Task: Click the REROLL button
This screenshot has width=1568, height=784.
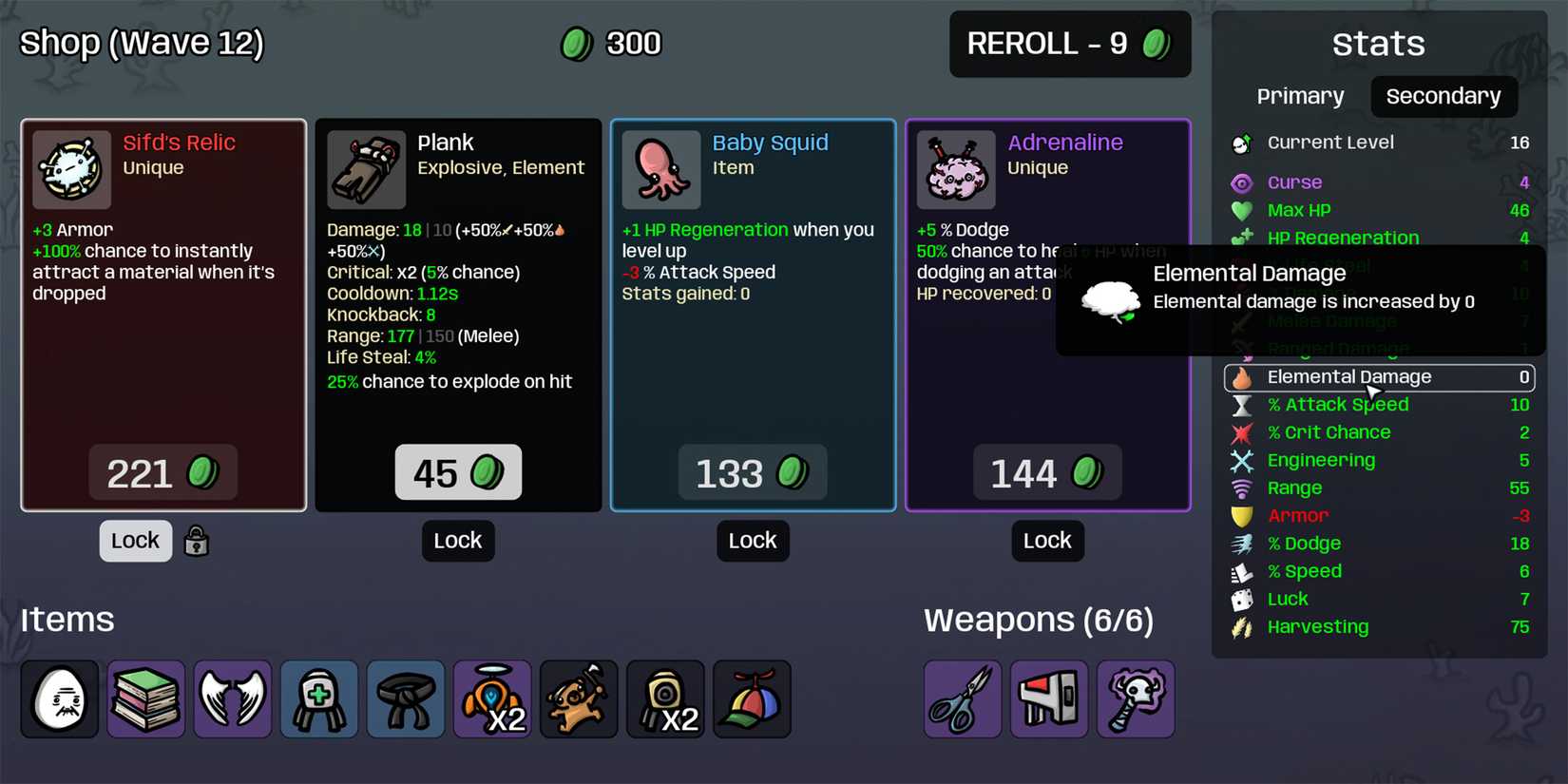Action: pos(1069,44)
